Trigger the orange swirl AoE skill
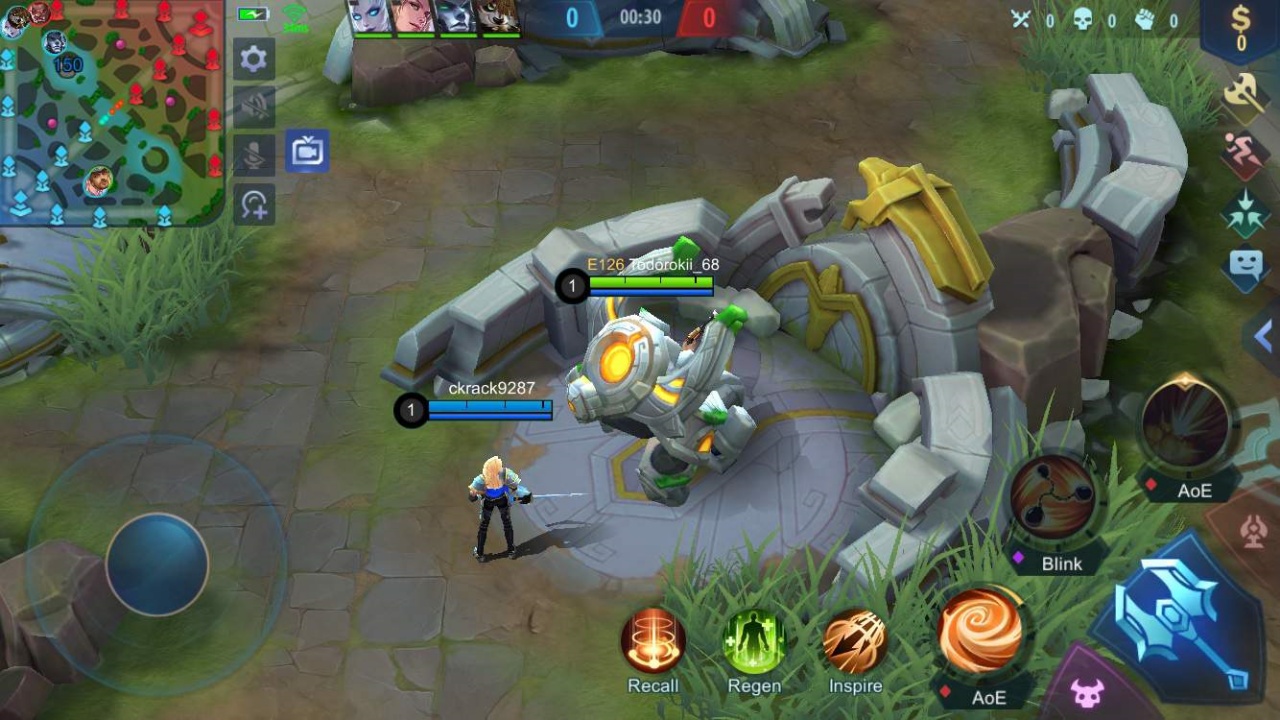 [981, 631]
